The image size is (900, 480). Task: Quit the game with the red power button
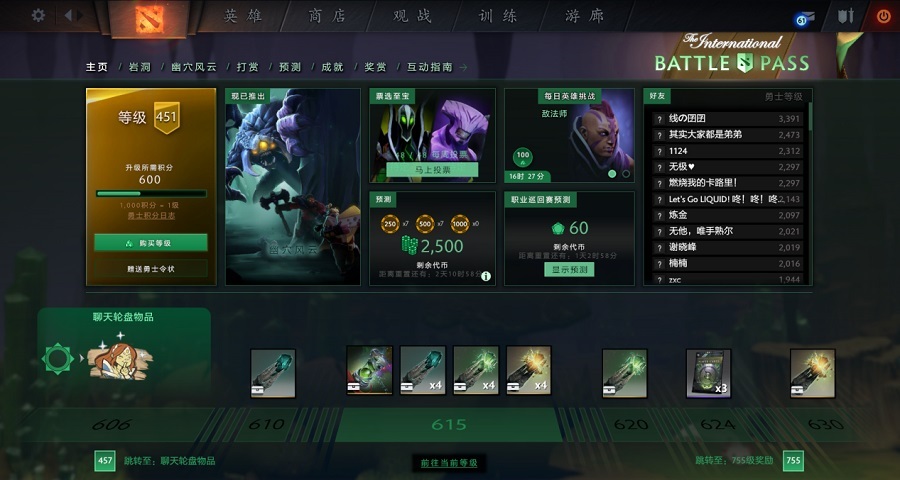[x=883, y=16]
